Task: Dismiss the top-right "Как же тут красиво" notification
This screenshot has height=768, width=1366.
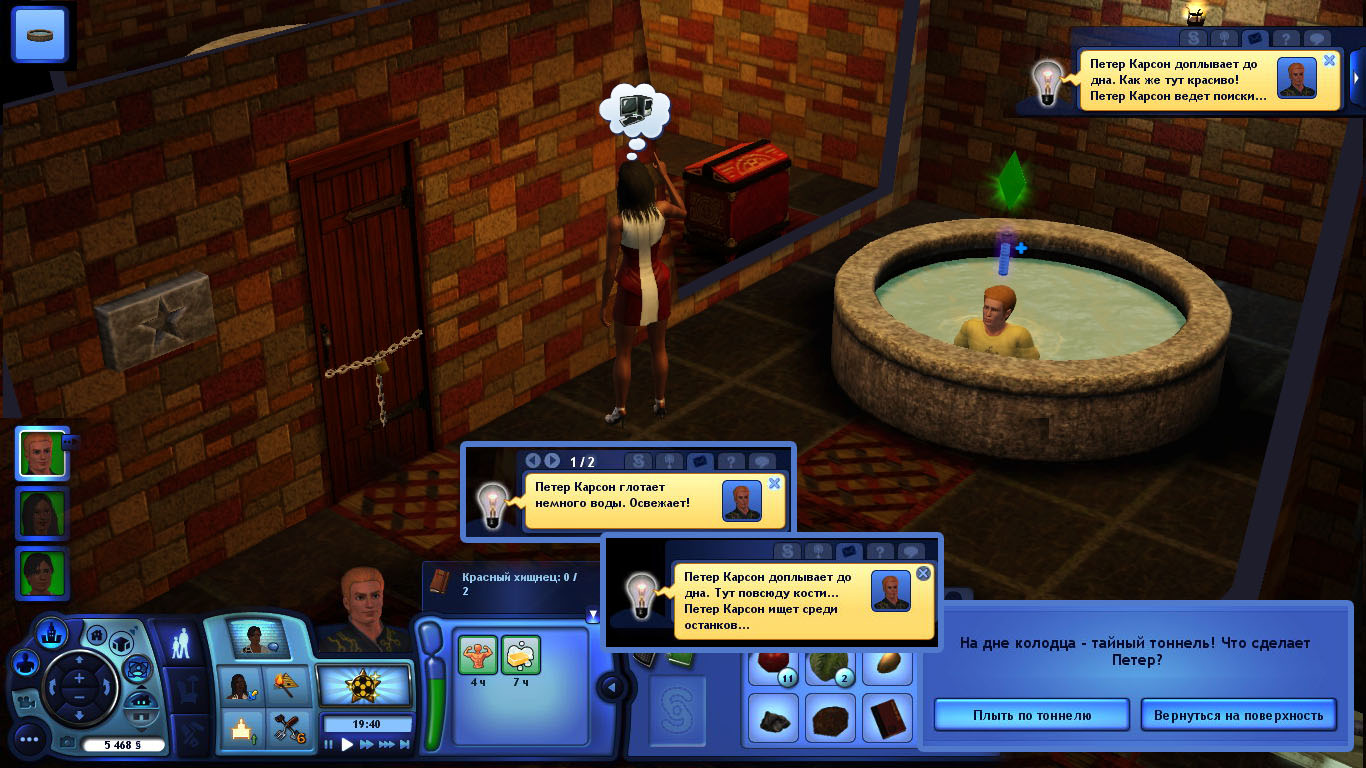Action: coord(1329,60)
